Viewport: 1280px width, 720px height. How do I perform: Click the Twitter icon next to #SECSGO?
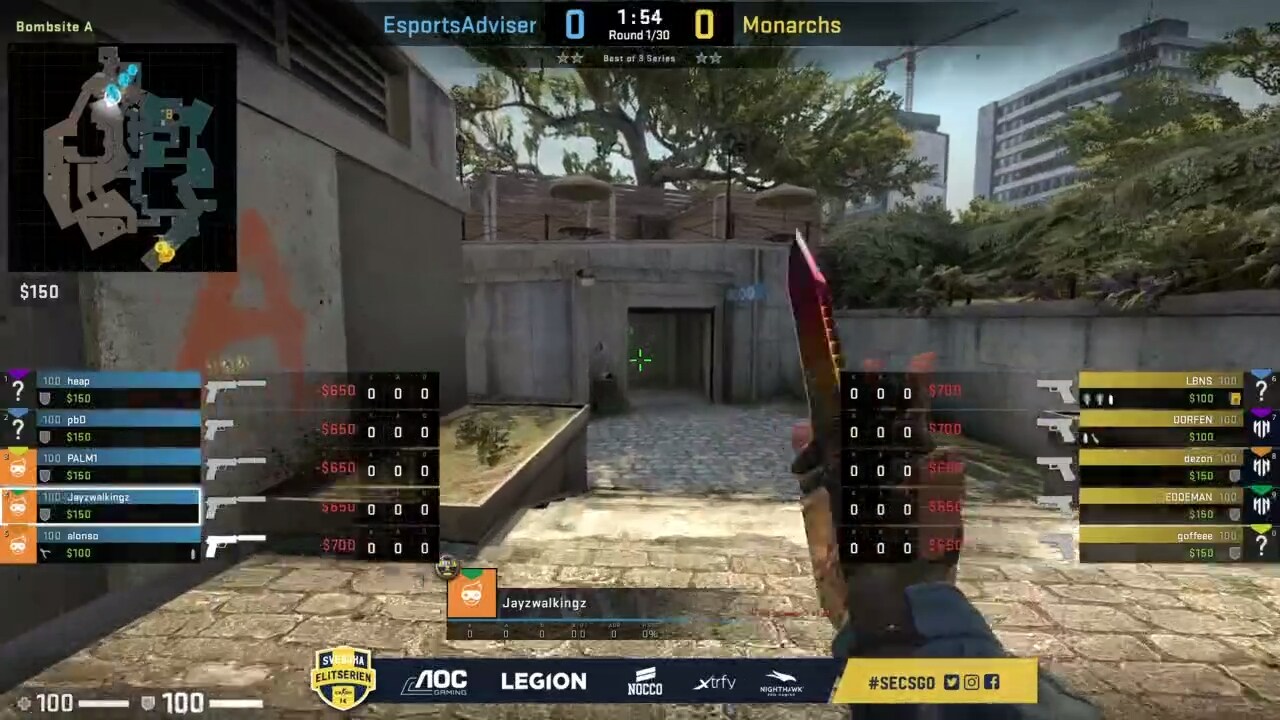[951, 683]
